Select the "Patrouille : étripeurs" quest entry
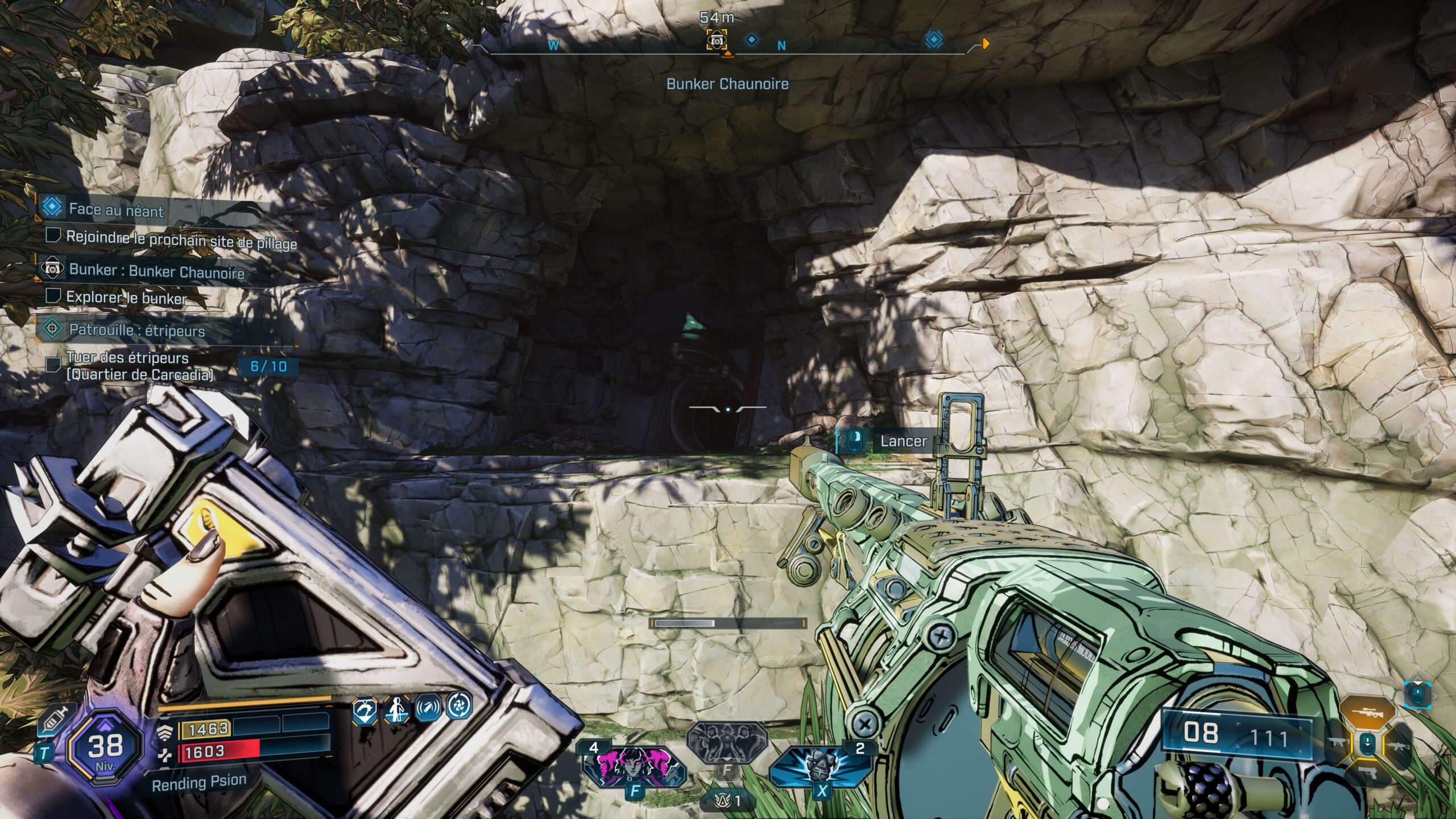This screenshot has height=819, width=1456. [x=136, y=330]
